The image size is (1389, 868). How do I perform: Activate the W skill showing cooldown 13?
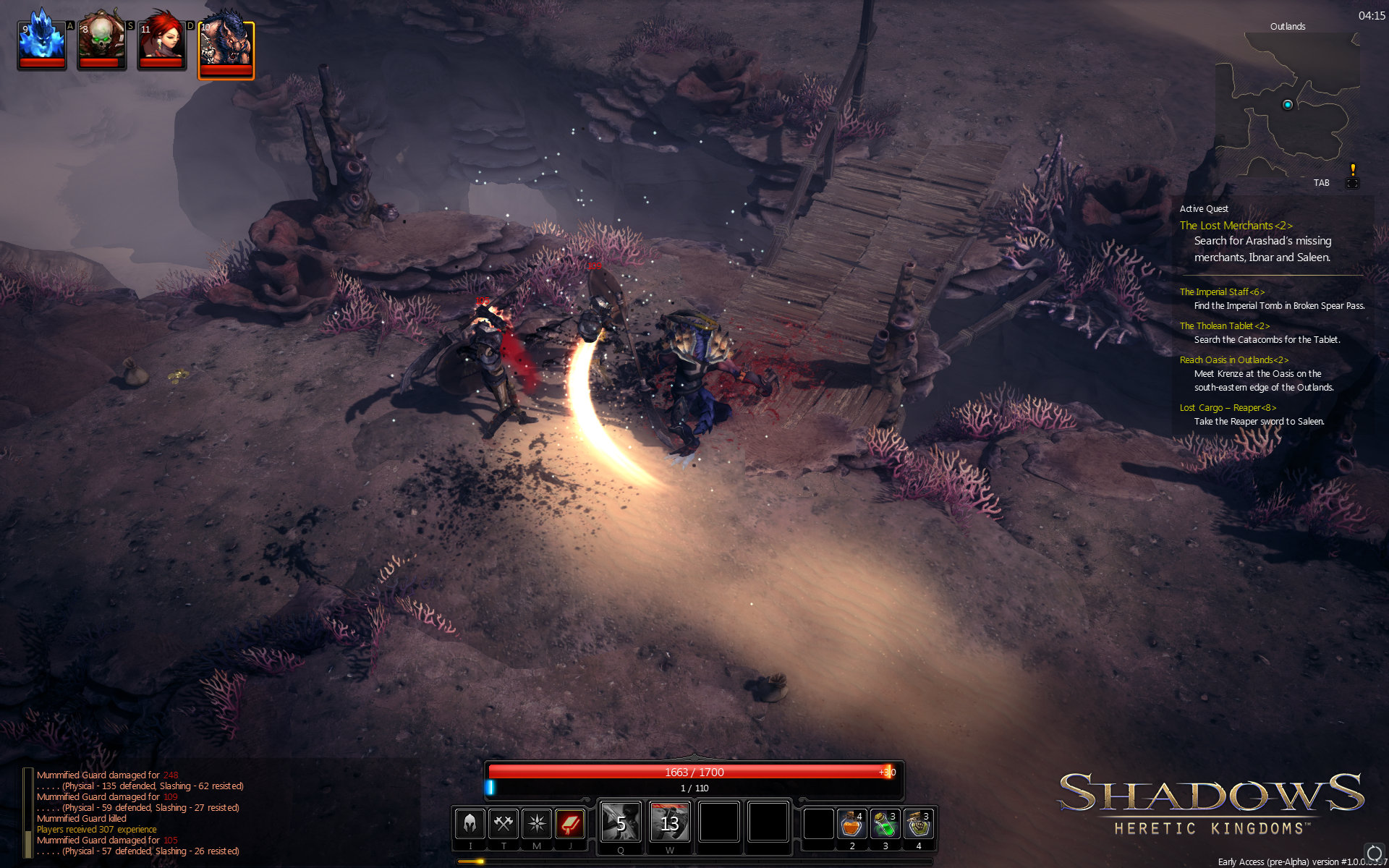pos(670,822)
